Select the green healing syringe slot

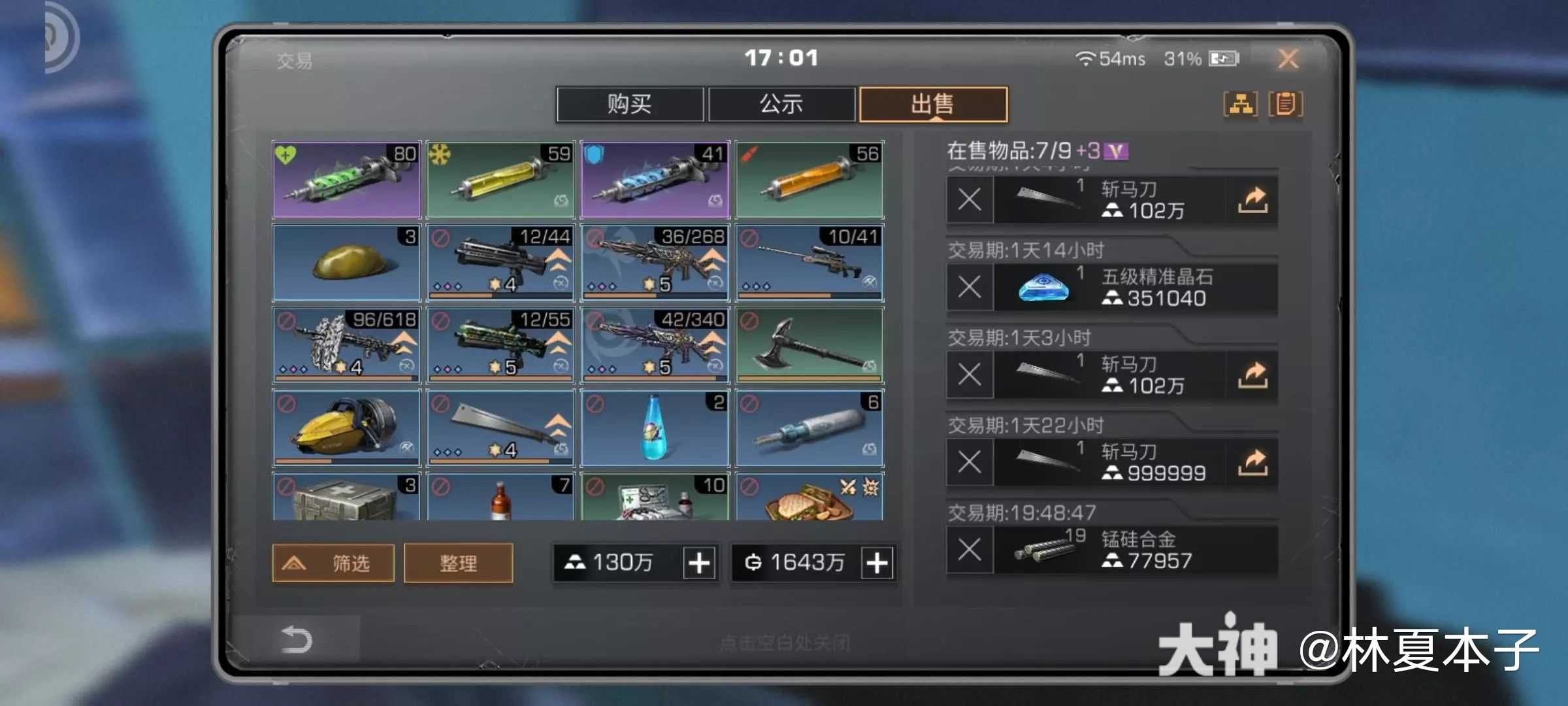coord(346,180)
